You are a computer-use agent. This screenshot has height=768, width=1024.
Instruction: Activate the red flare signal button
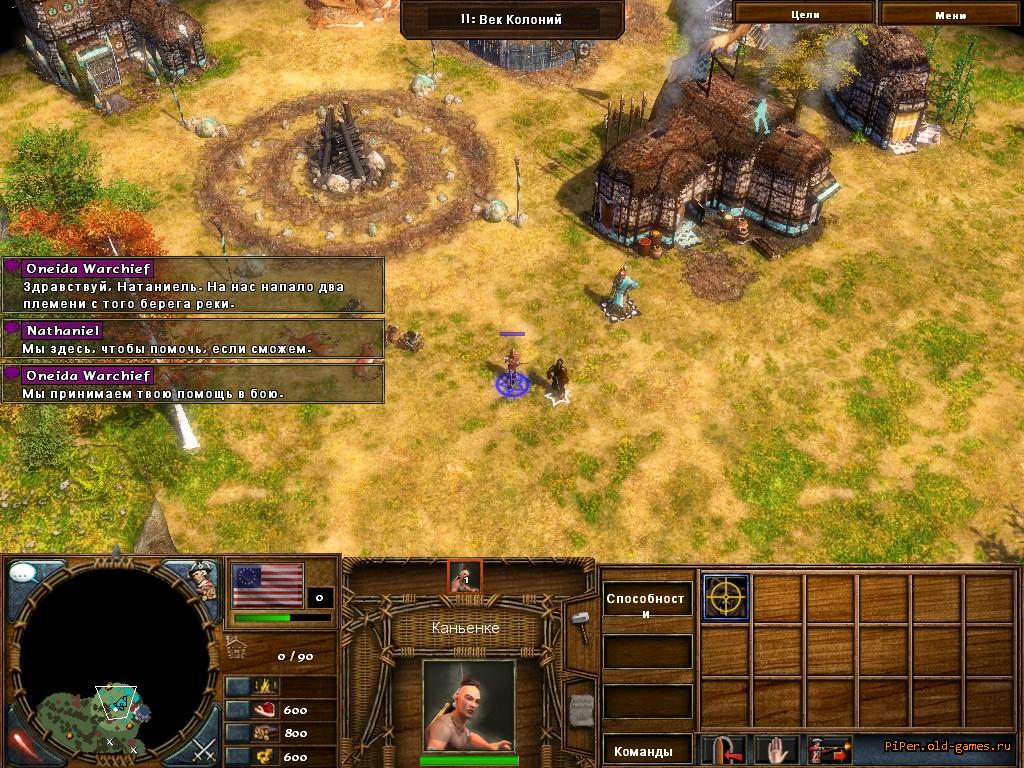(24, 743)
